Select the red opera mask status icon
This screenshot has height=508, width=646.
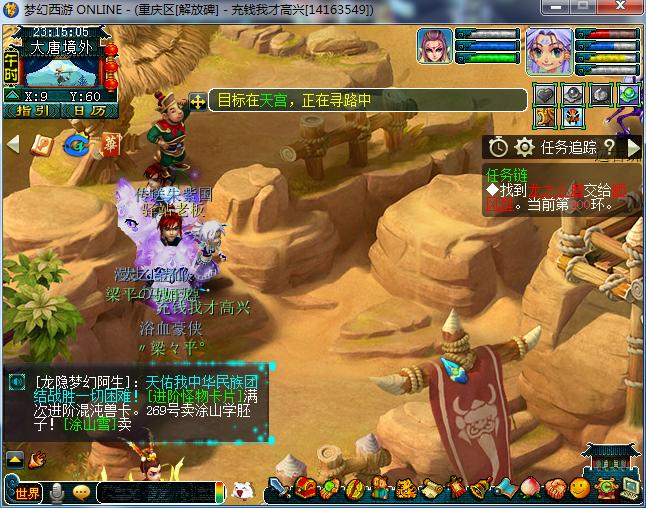[572, 117]
